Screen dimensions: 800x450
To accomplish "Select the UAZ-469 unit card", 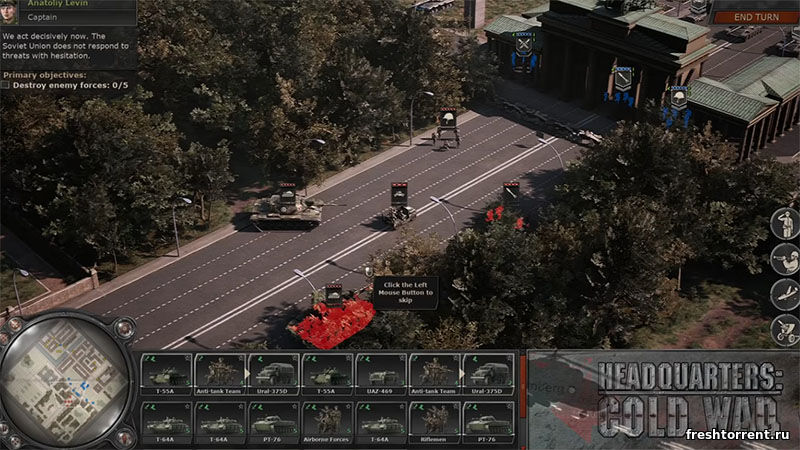I will 380,372.
